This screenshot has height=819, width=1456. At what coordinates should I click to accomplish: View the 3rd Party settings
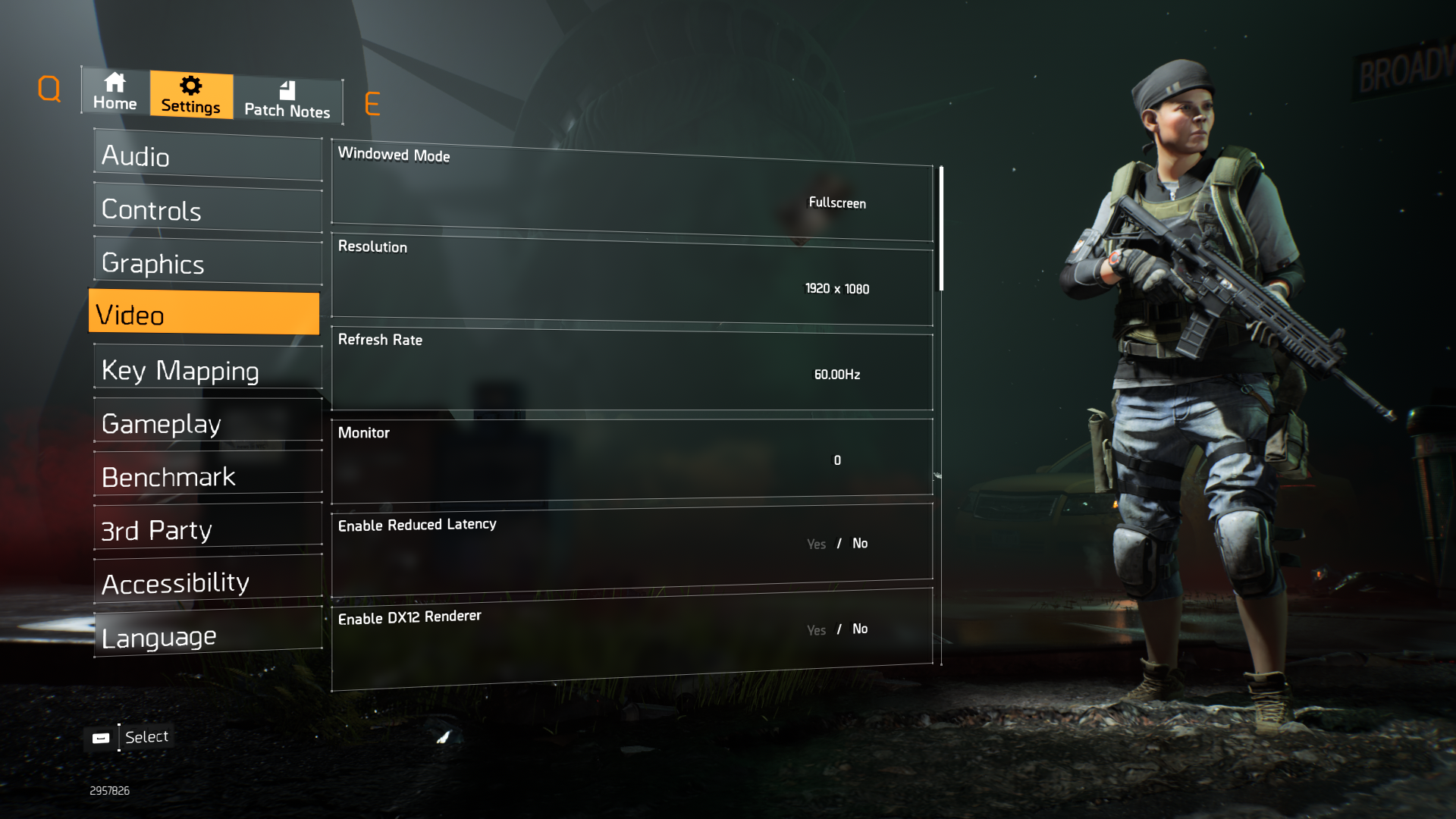(x=208, y=530)
